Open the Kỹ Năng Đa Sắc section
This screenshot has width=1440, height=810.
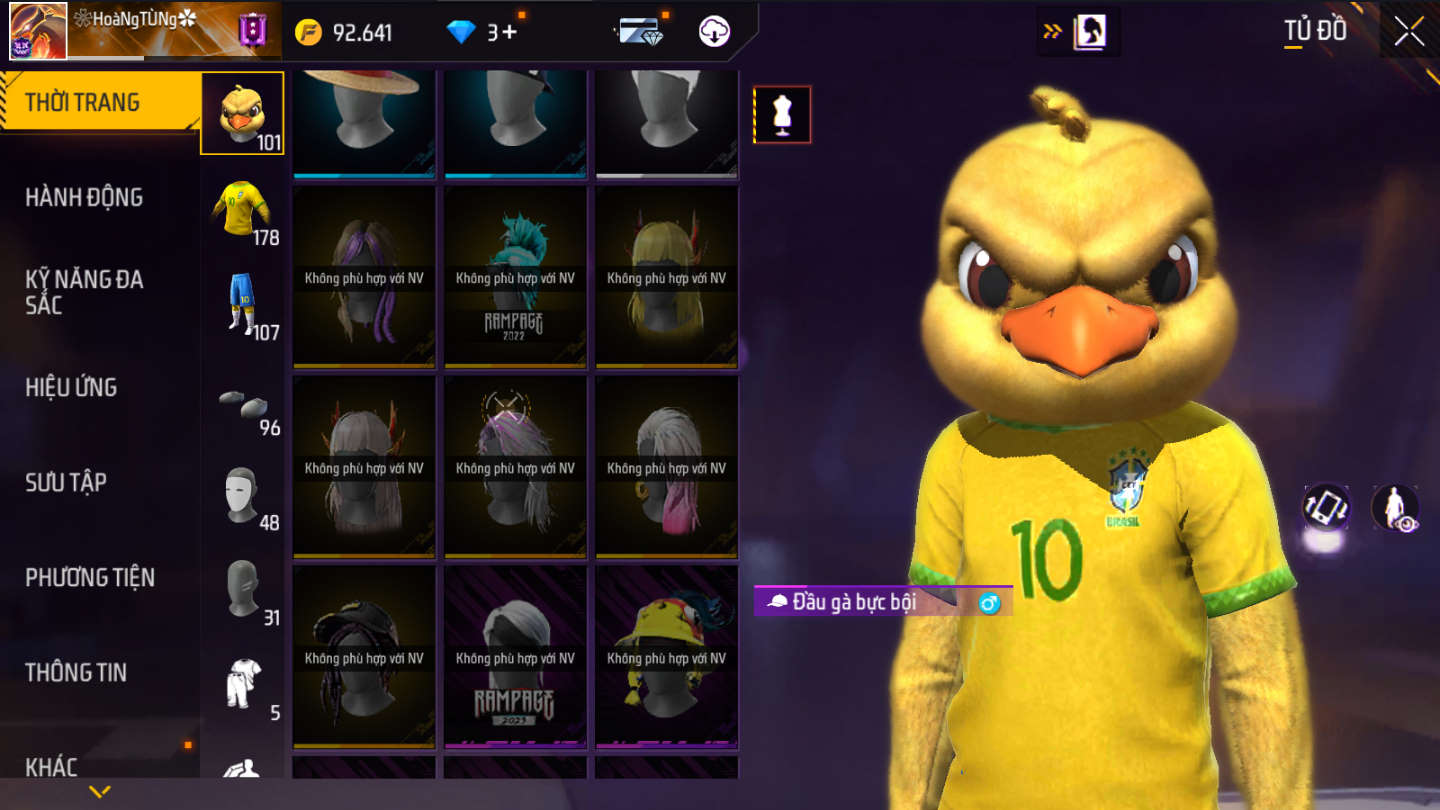point(84,292)
